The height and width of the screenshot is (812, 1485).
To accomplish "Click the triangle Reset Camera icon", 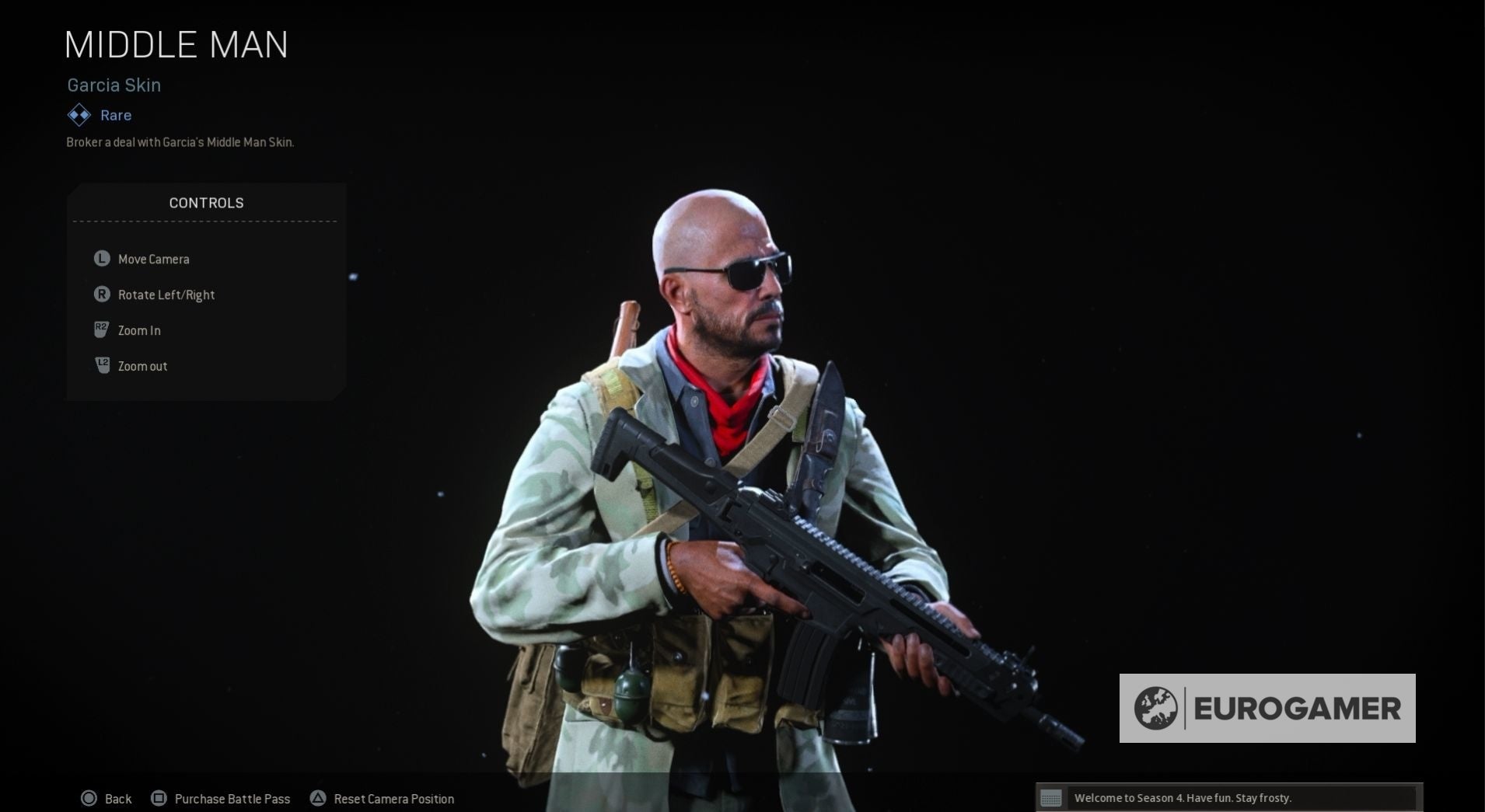I will click(x=318, y=798).
